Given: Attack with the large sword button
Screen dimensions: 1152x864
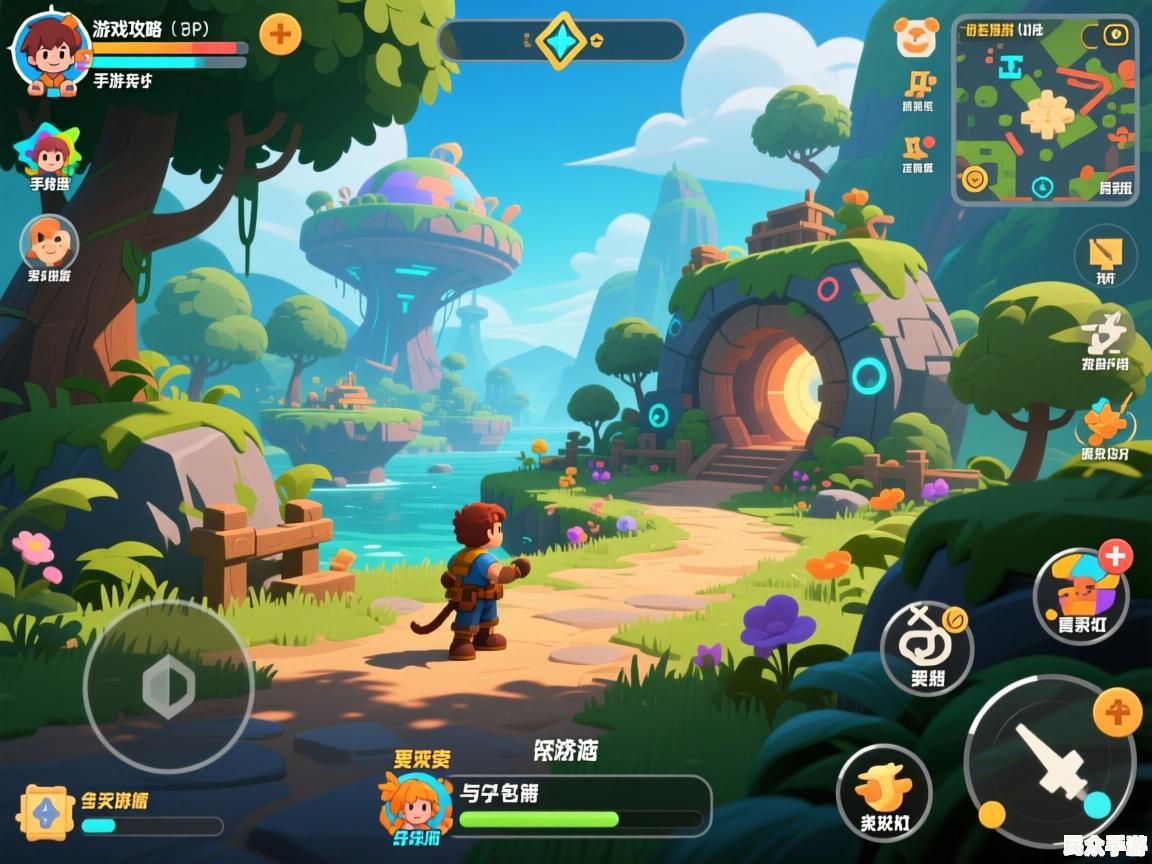Looking at the screenshot, I should [1050, 762].
